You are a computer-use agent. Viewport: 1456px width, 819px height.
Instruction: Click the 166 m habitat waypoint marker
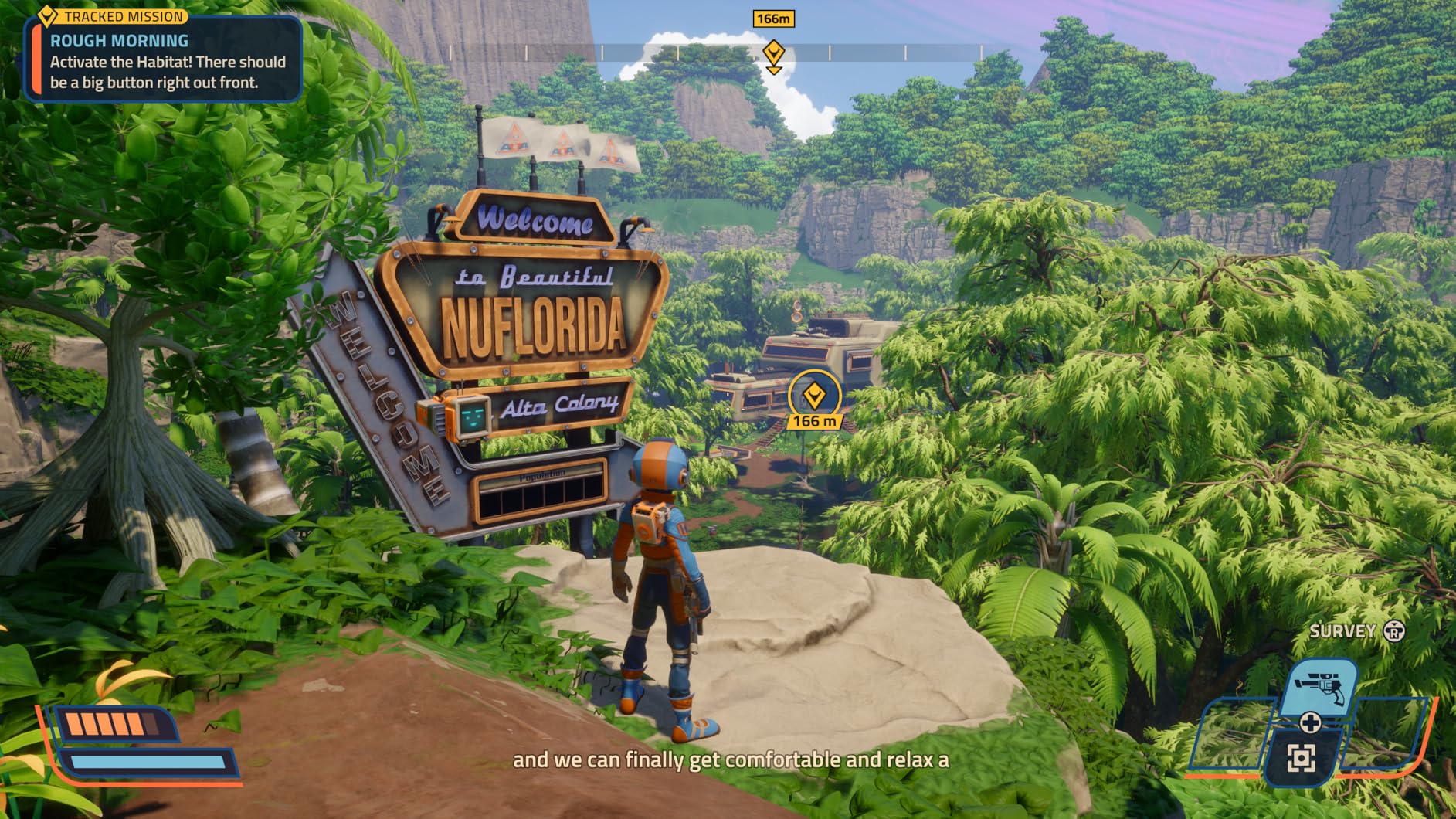813,396
